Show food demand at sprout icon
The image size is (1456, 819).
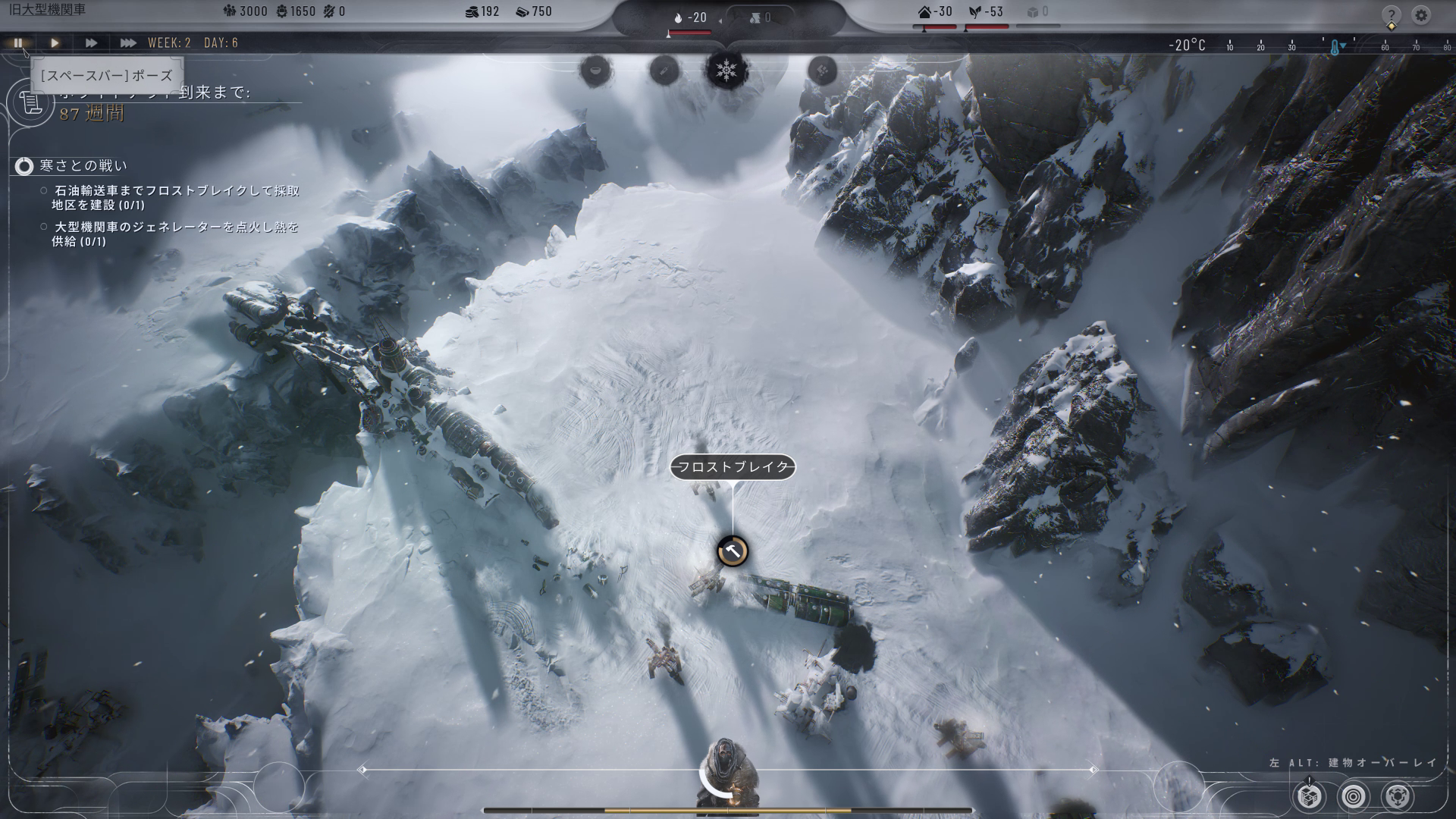[975, 12]
